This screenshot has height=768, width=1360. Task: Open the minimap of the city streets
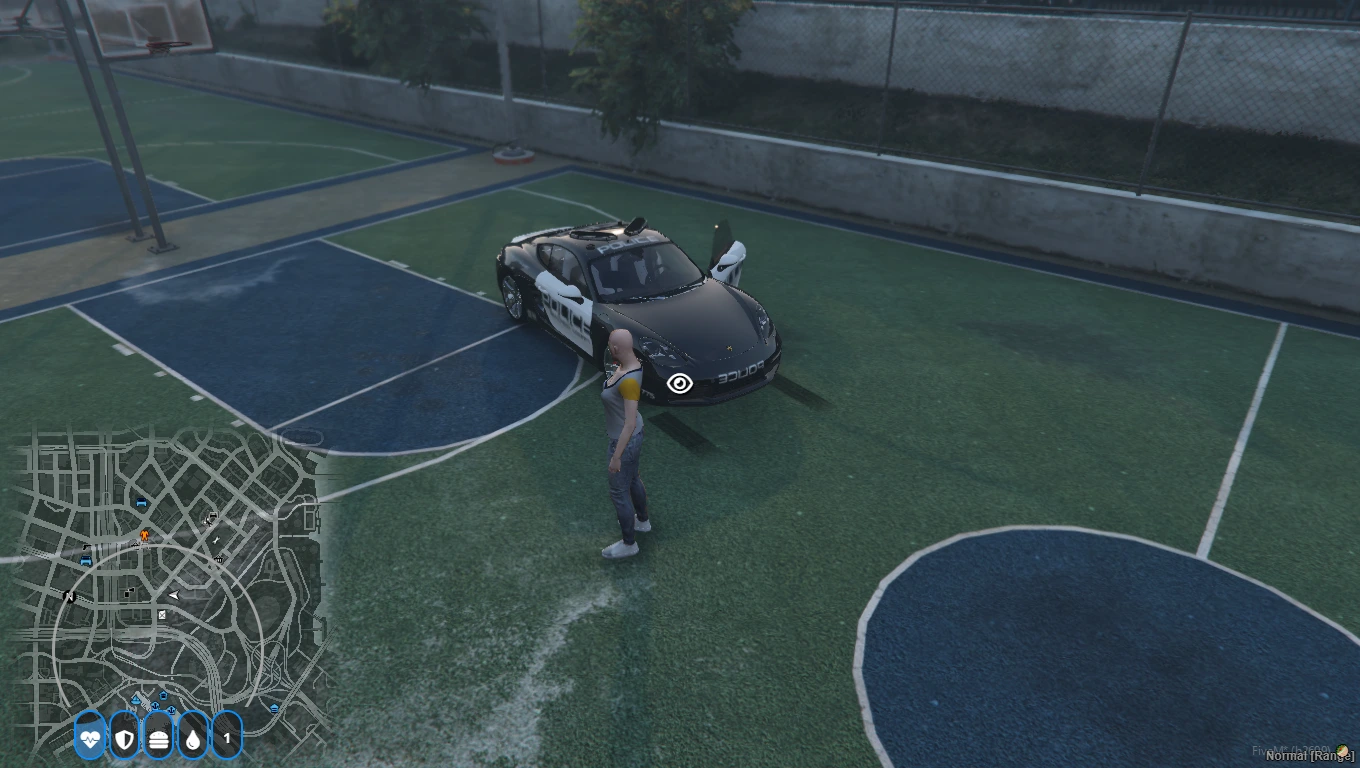tap(170, 590)
